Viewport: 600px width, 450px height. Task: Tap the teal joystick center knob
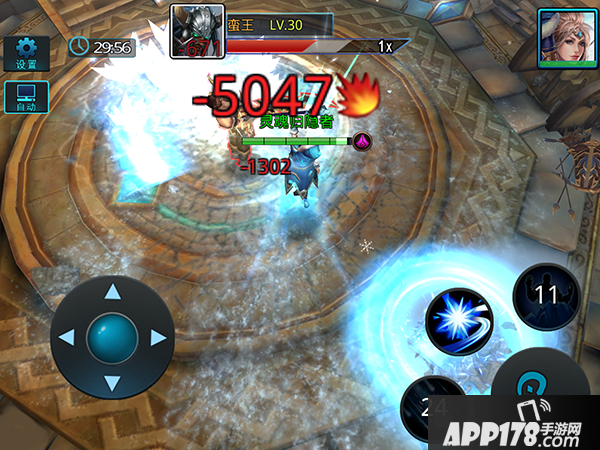click(112, 338)
